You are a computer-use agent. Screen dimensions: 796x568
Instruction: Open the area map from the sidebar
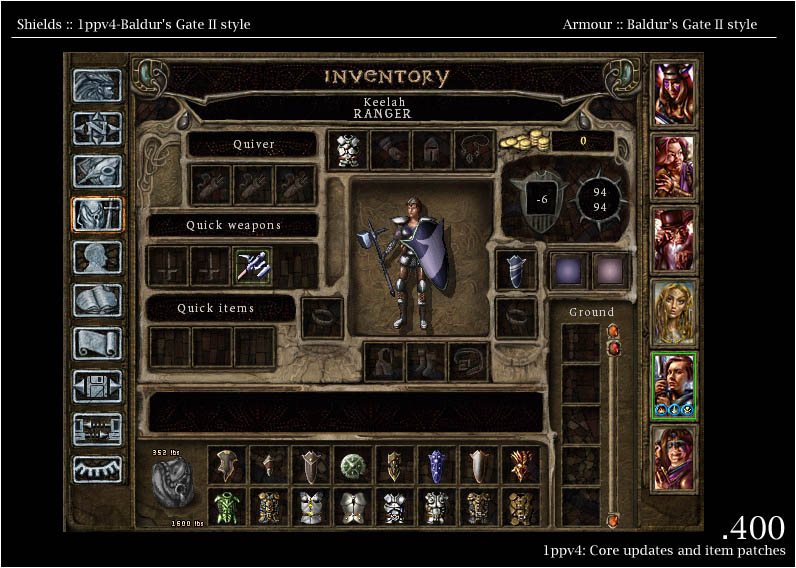97,127
